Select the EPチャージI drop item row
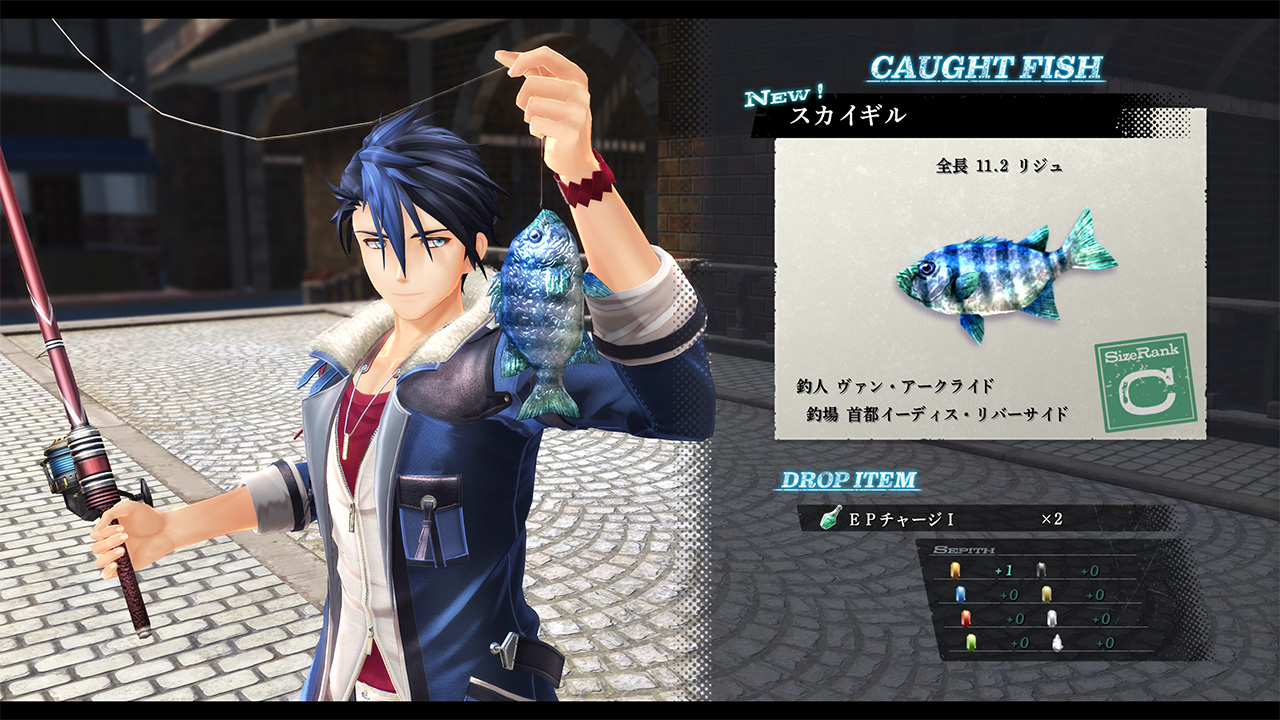This screenshot has width=1280, height=720. (985, 519)
